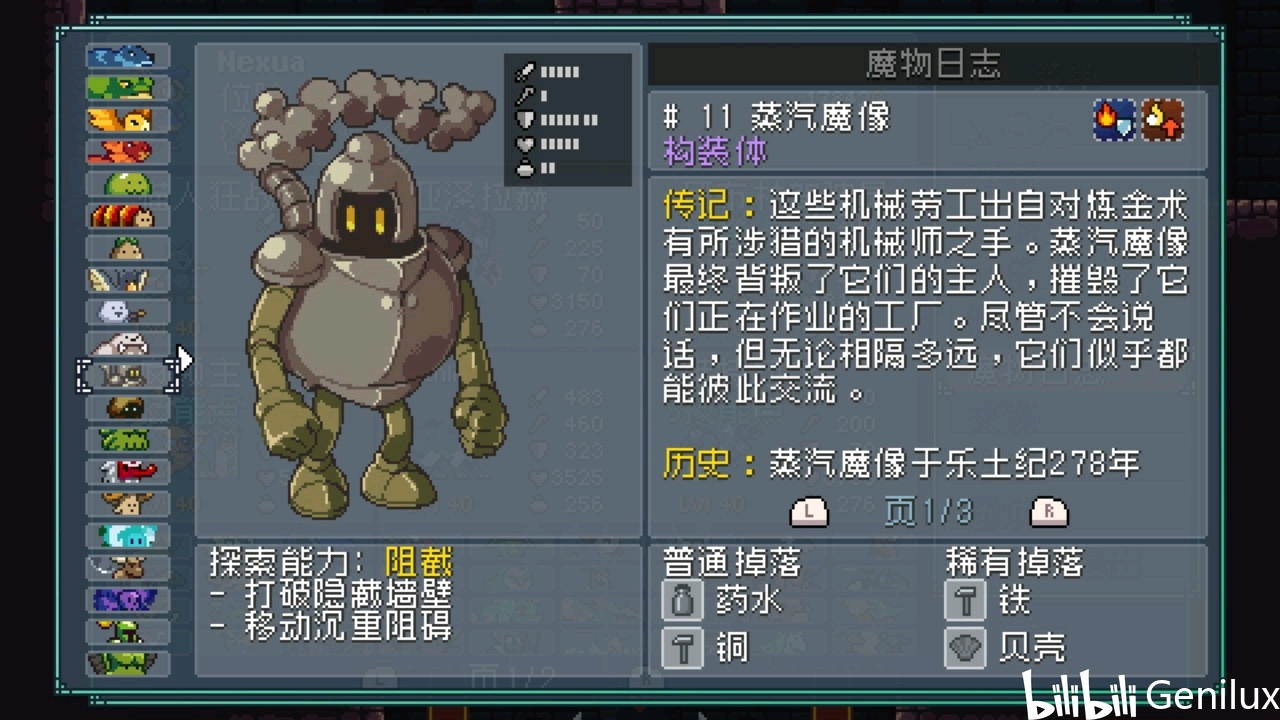The image size is (1280, 720).
Task: Click the 药水 potion drop icon
Action: 682,601
